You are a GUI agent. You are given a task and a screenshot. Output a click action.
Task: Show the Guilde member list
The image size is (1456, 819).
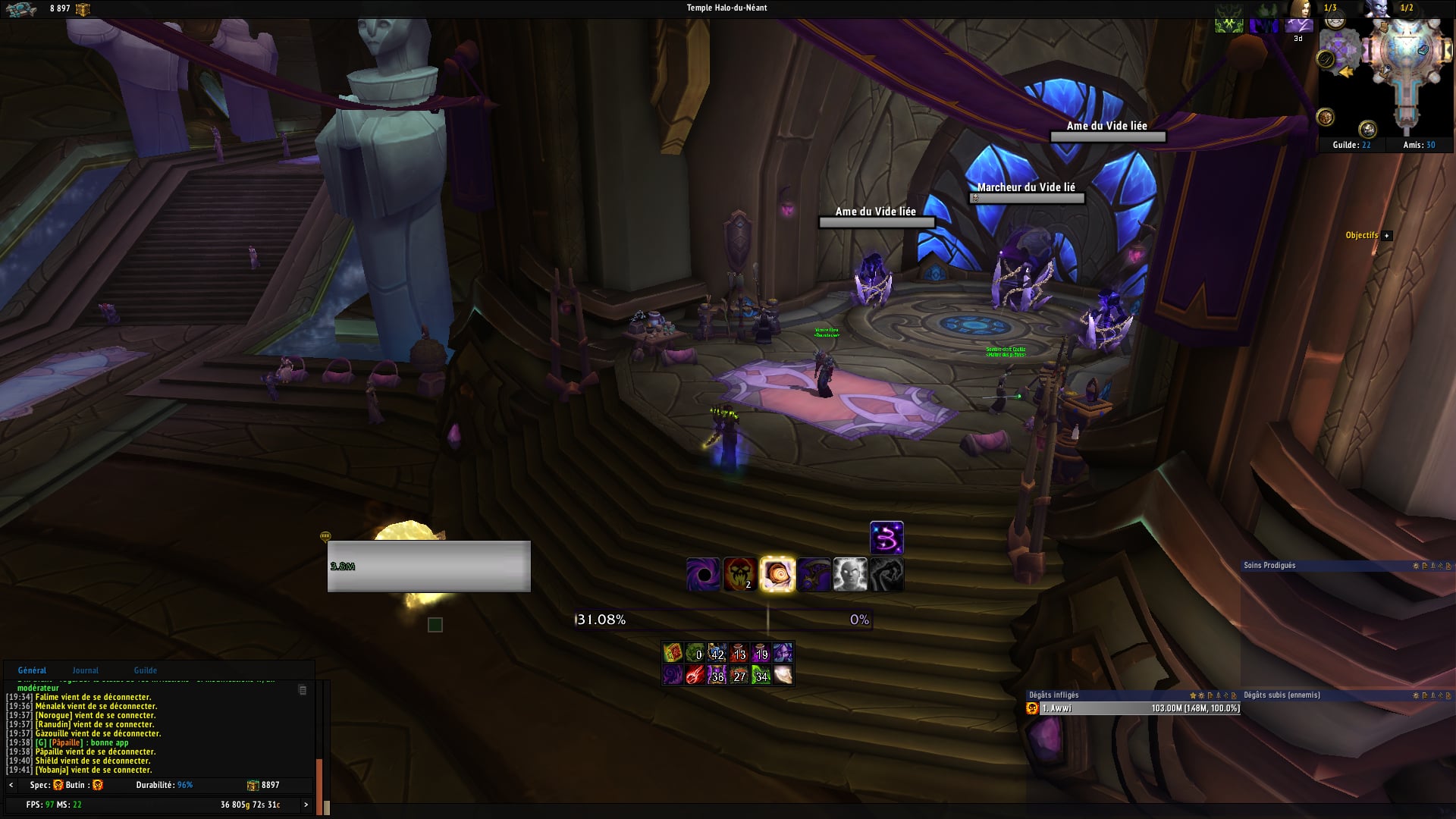pyautogui.click(x=1351, y=145)
